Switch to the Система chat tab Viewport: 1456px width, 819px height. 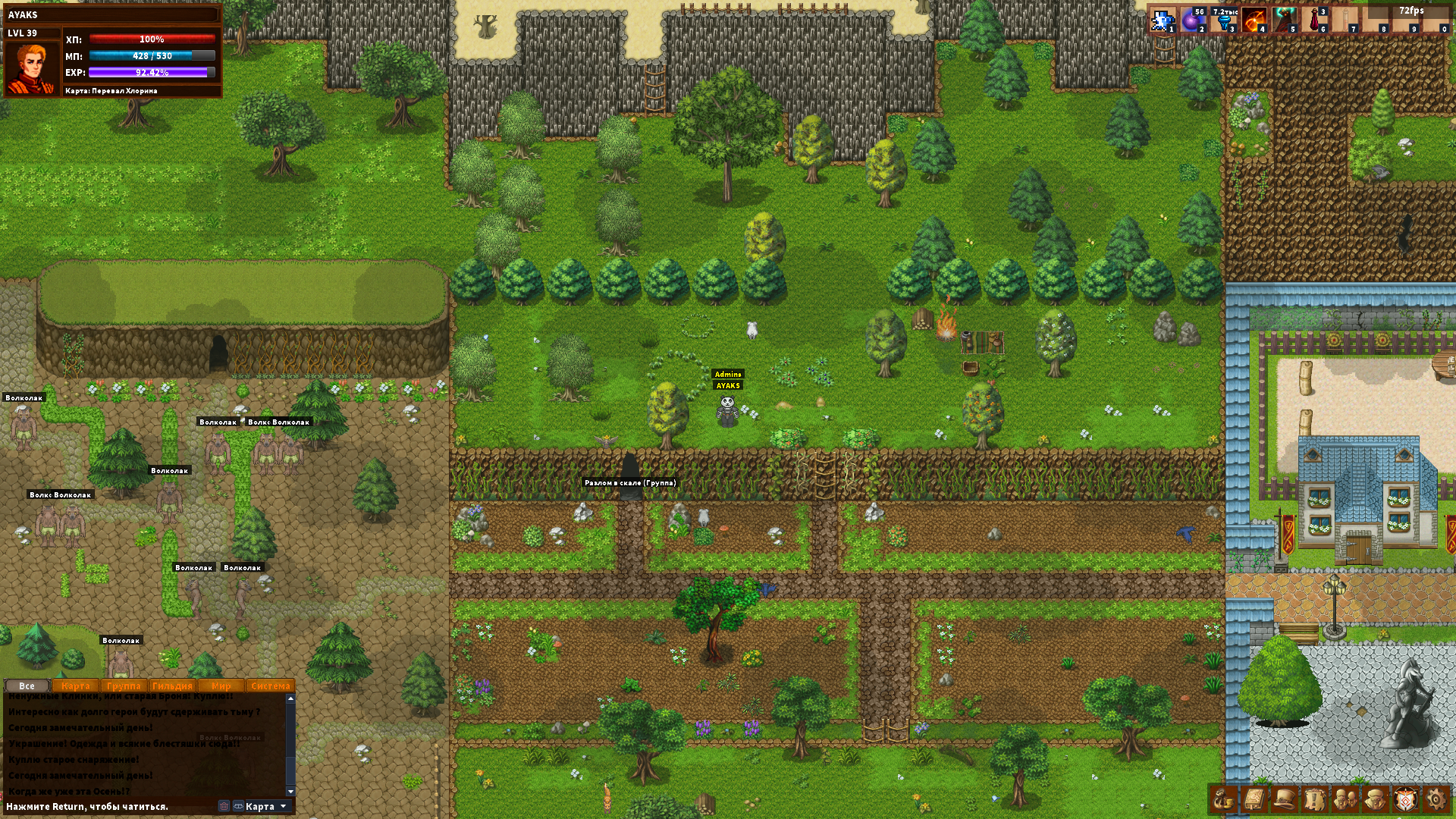pos(270,686)
